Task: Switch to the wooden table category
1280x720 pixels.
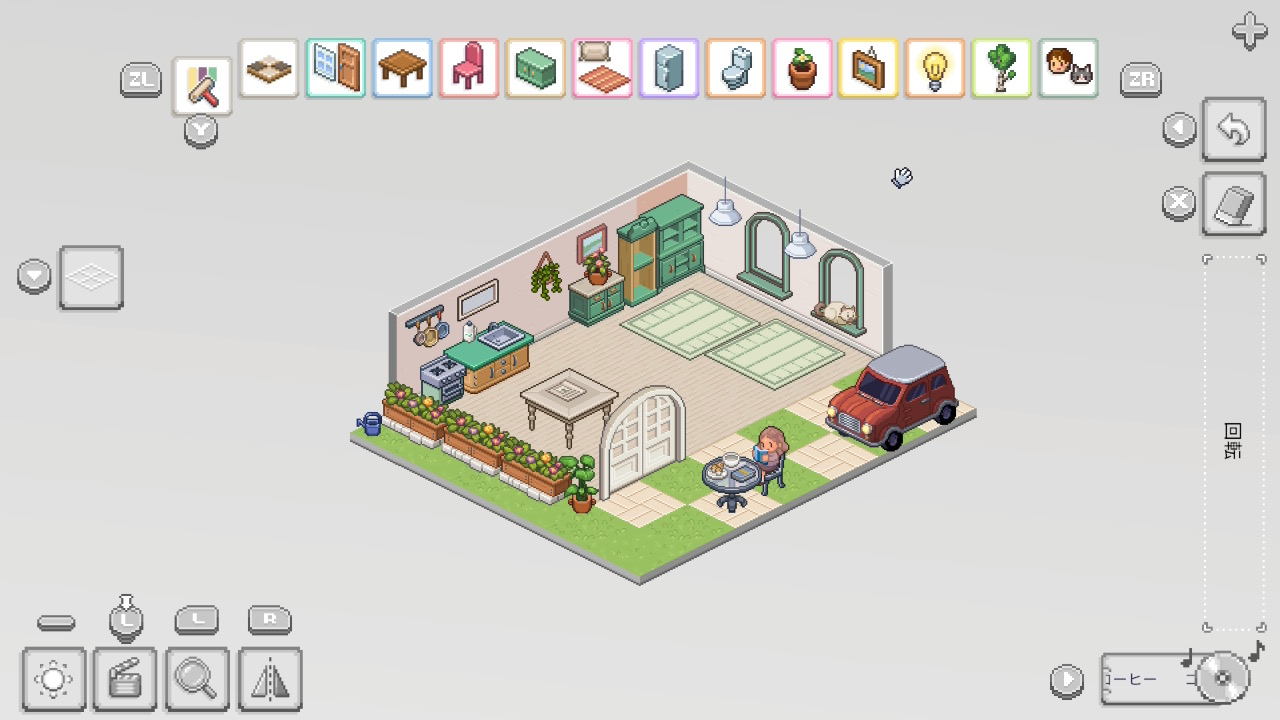Action: coord(402,68)
